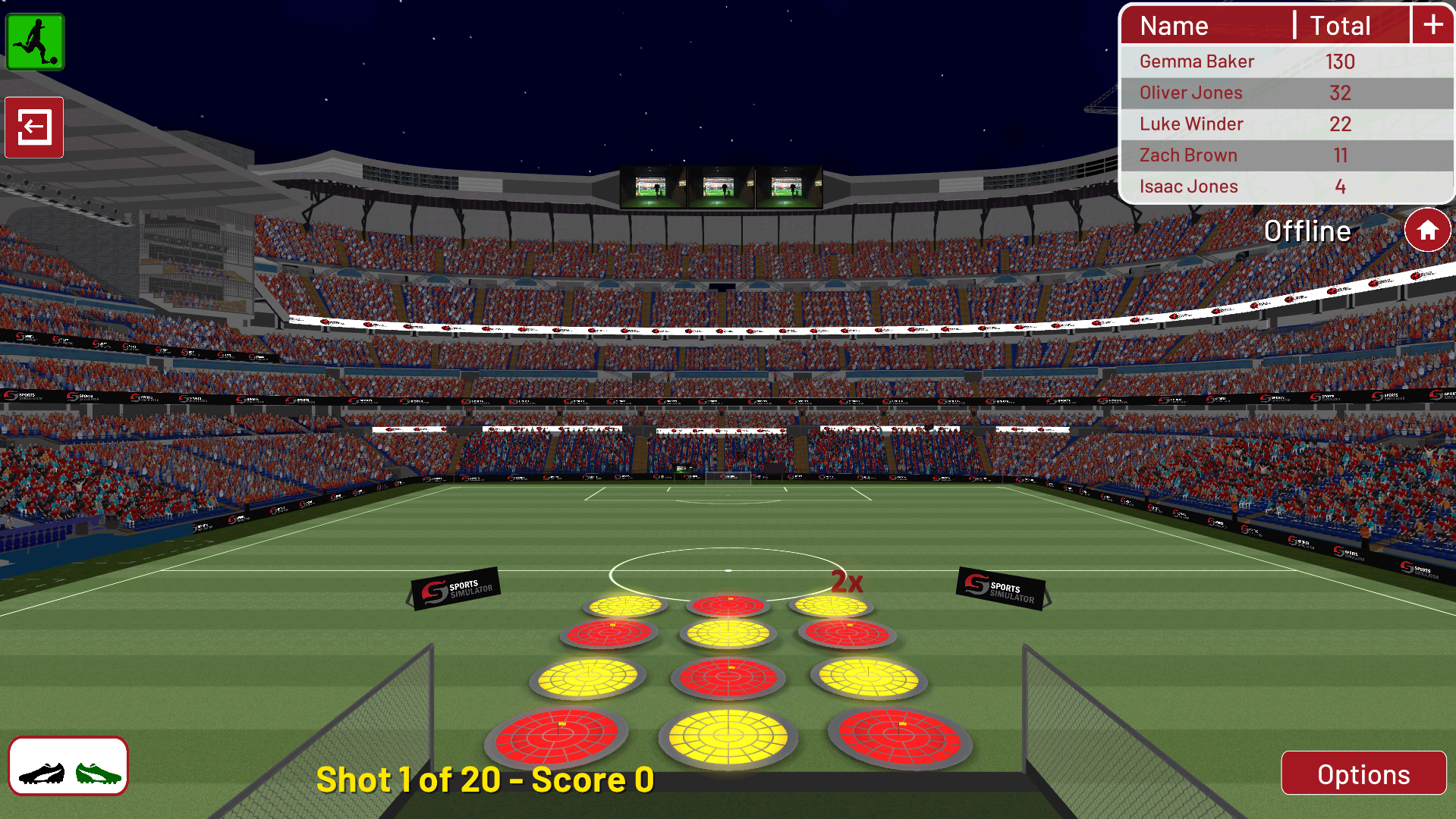Image resolution: width=1456 pixels, height=819 pixels.
Task: Open the Home button top right
Action: (x=1427, y=230)
